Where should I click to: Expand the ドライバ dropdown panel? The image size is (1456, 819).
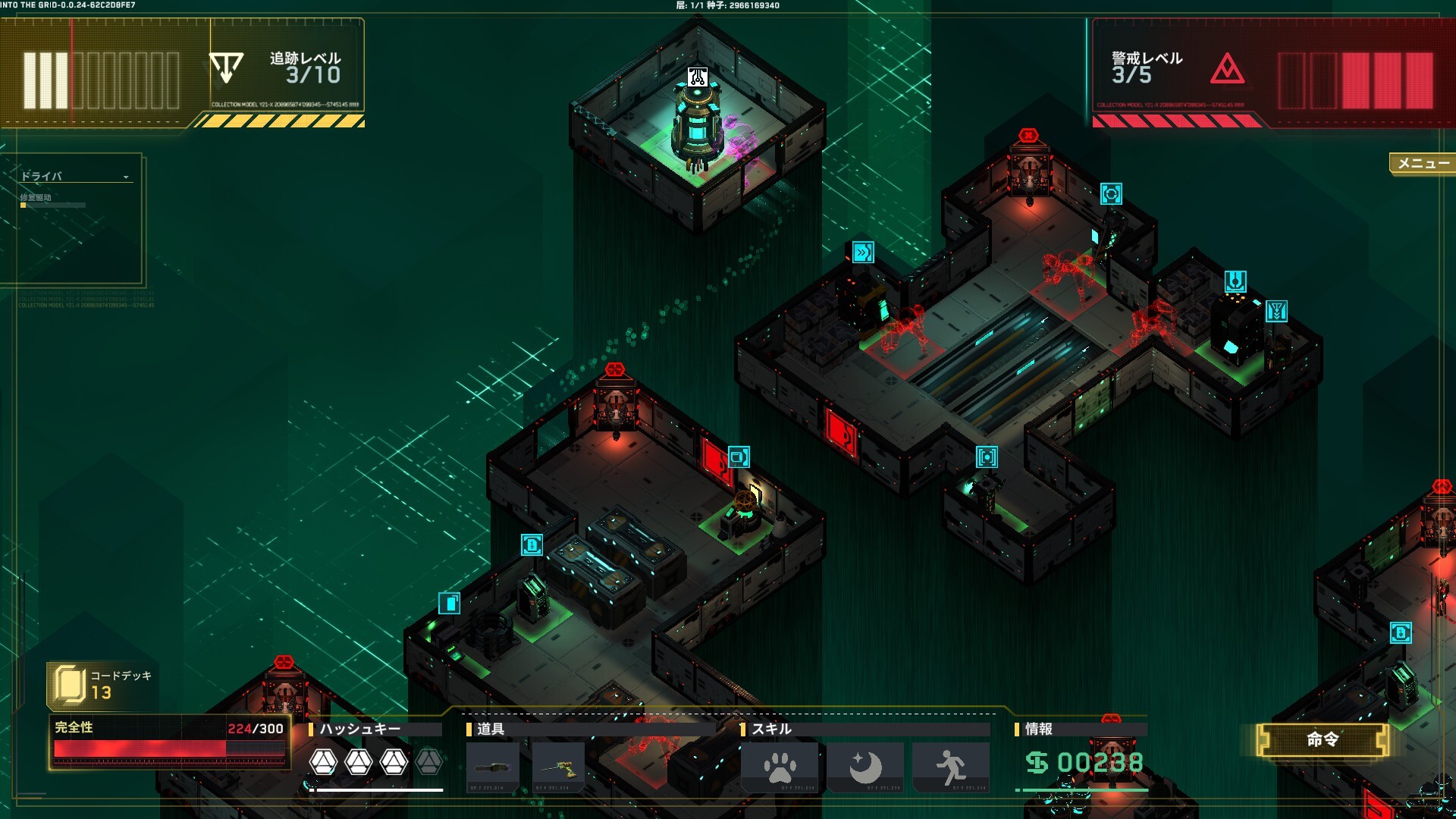(126, 177)
